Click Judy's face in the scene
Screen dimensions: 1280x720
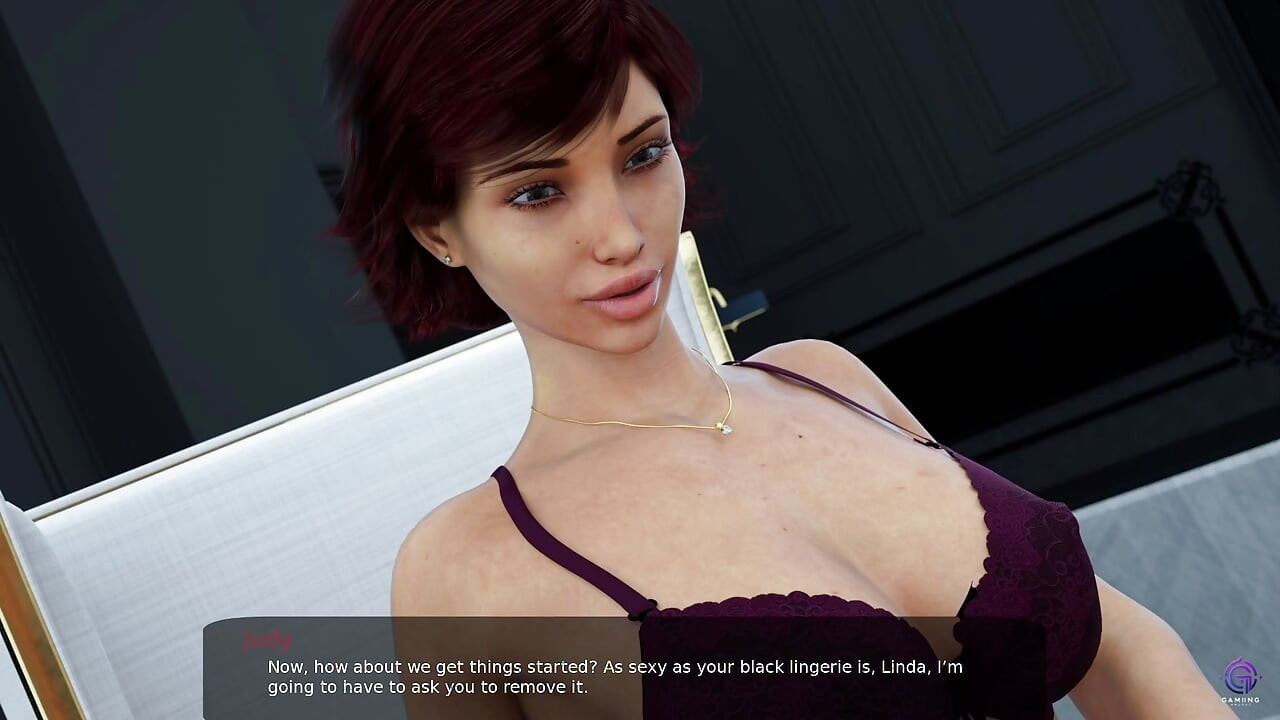580,220
